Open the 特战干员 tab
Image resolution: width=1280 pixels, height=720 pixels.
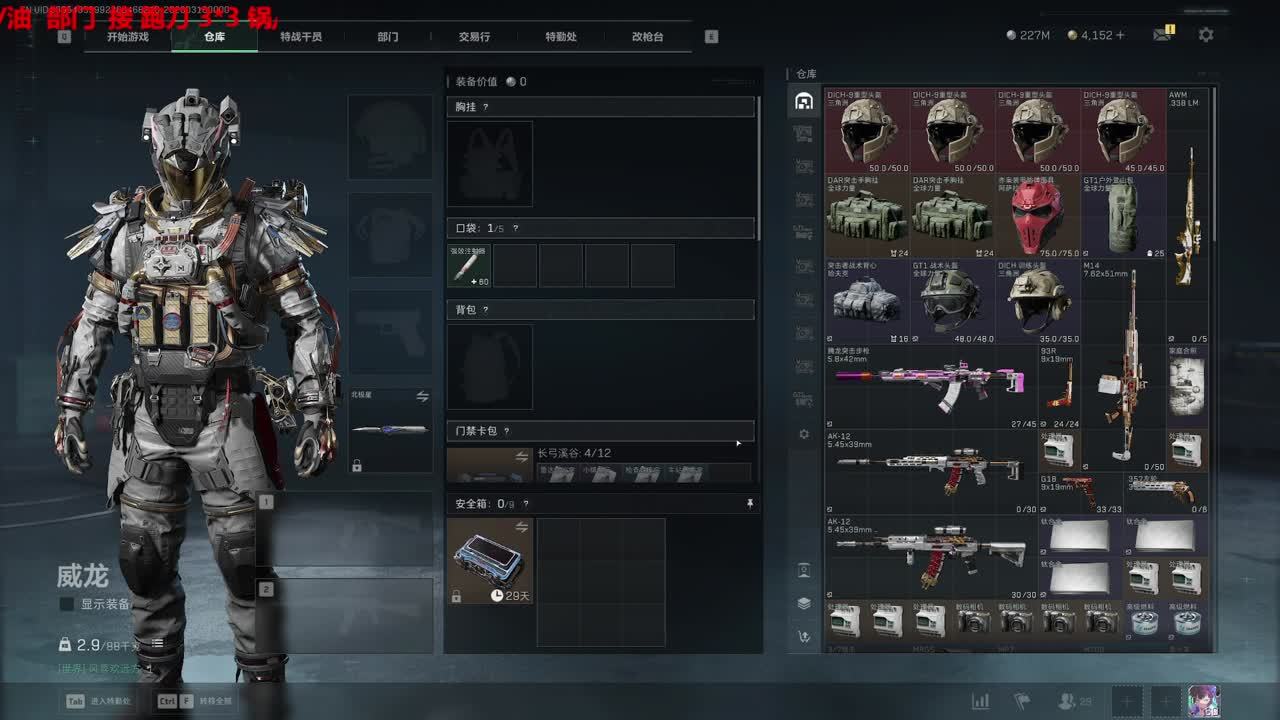tap(301, 37)
